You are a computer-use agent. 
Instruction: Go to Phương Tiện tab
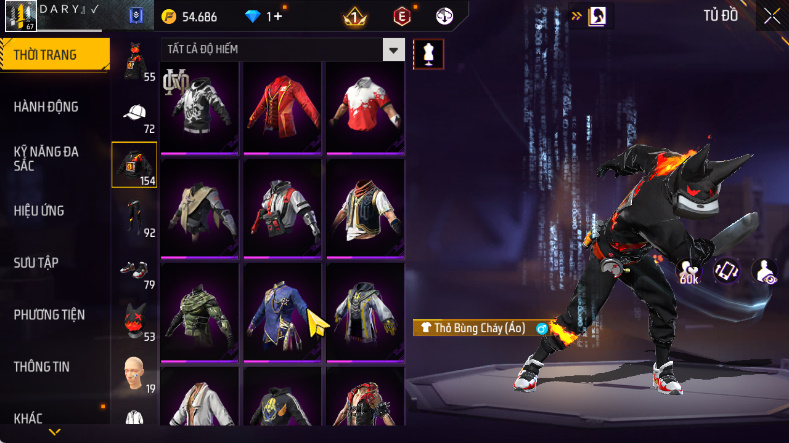click(x=49, y=314)
